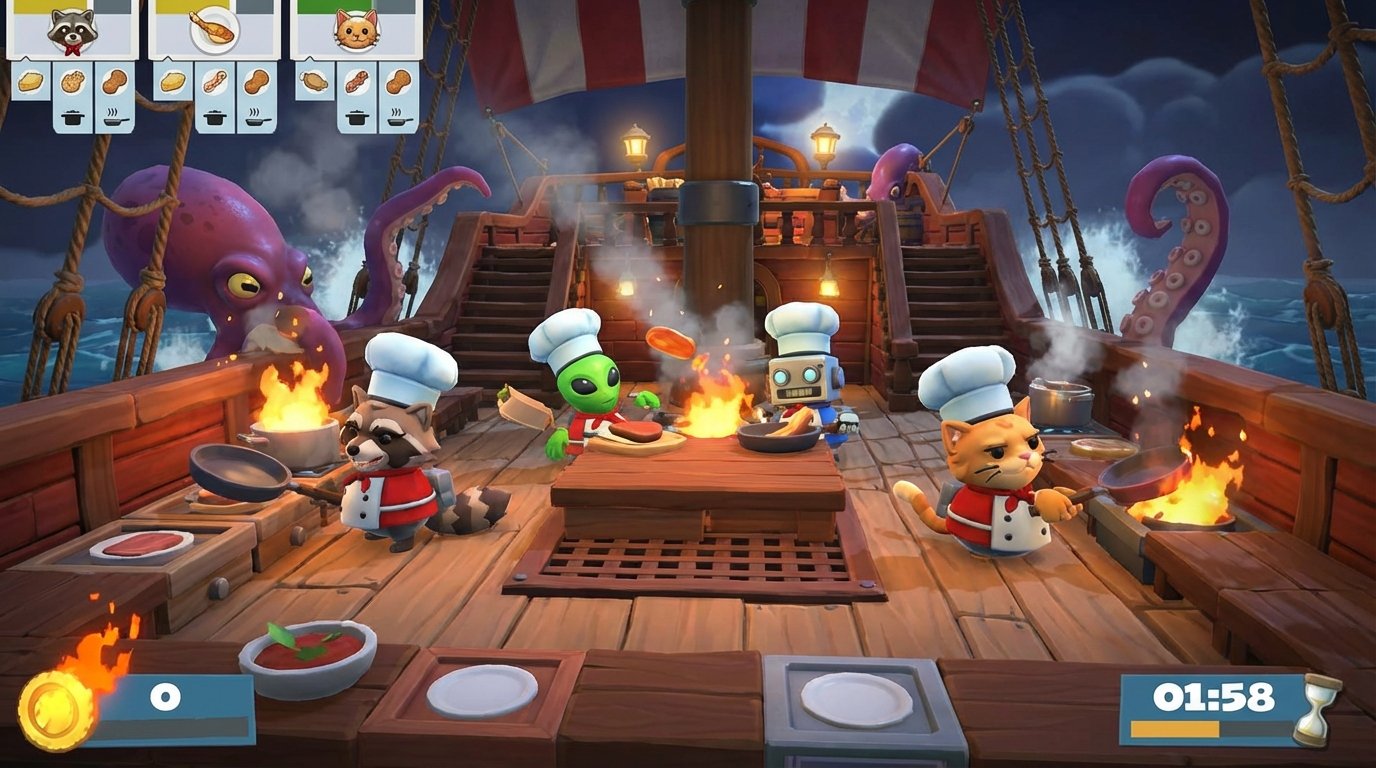
Task: Click the steaming pan icon on the cat order
Action: point(402,120)
